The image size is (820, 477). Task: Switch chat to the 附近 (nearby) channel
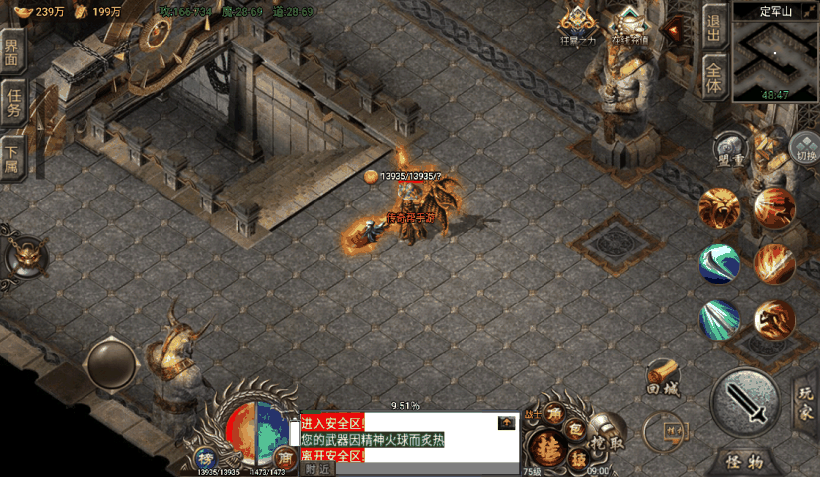(x=317, y=469)
